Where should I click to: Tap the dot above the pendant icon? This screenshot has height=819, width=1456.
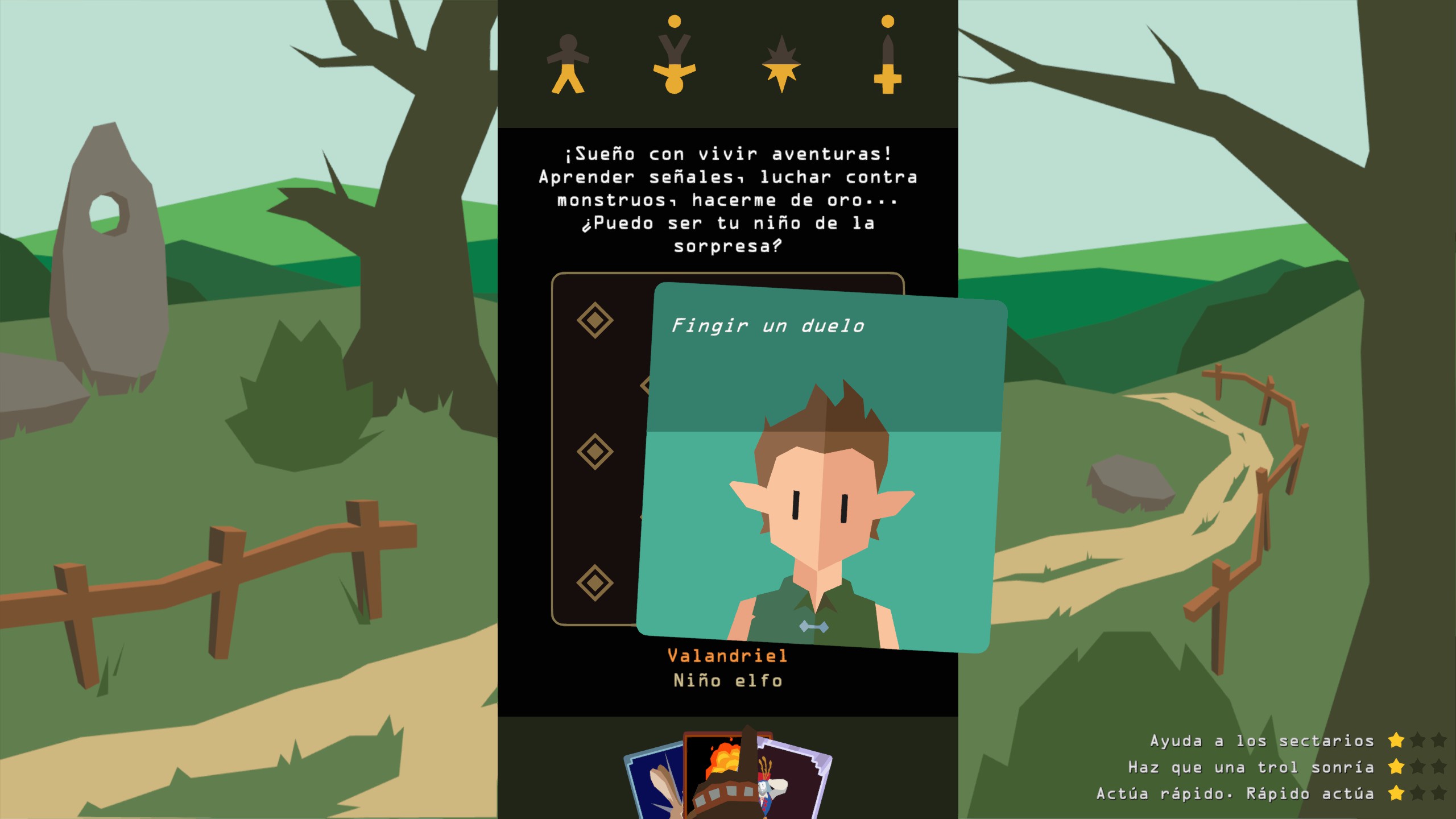point(674,23)
